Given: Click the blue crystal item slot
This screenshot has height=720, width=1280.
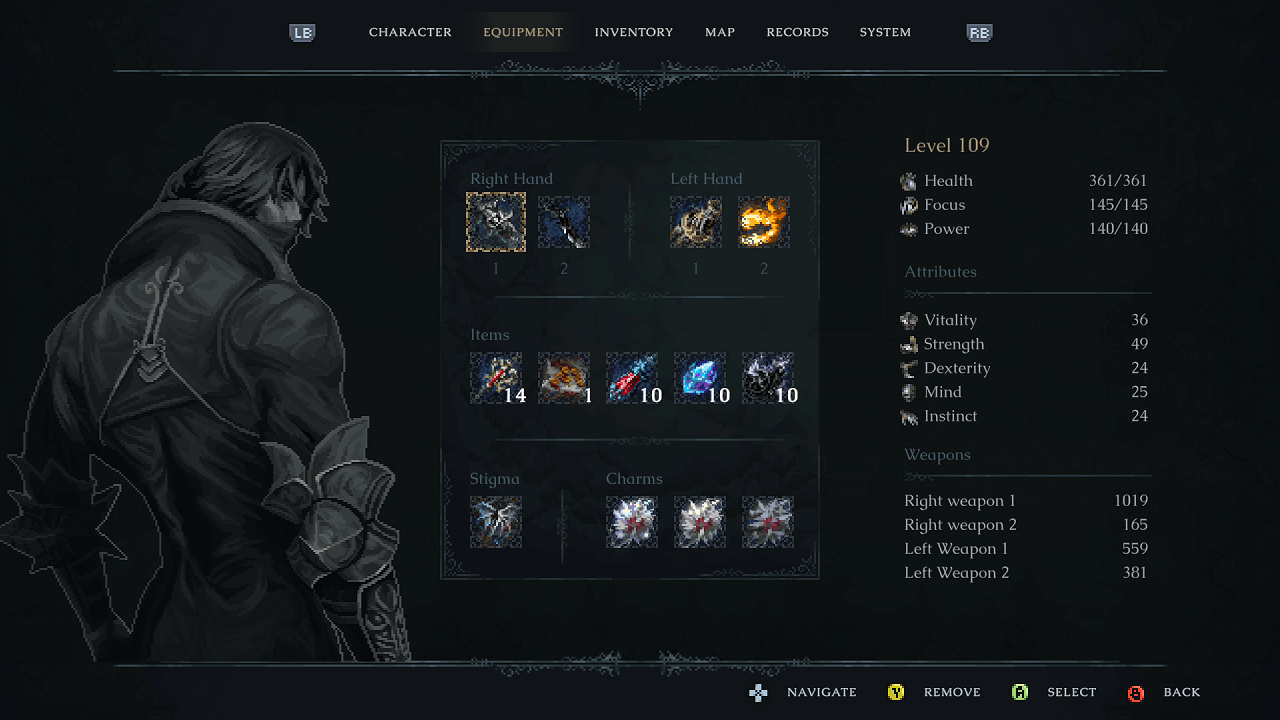Looking at the screenshot, I should 700,378.
